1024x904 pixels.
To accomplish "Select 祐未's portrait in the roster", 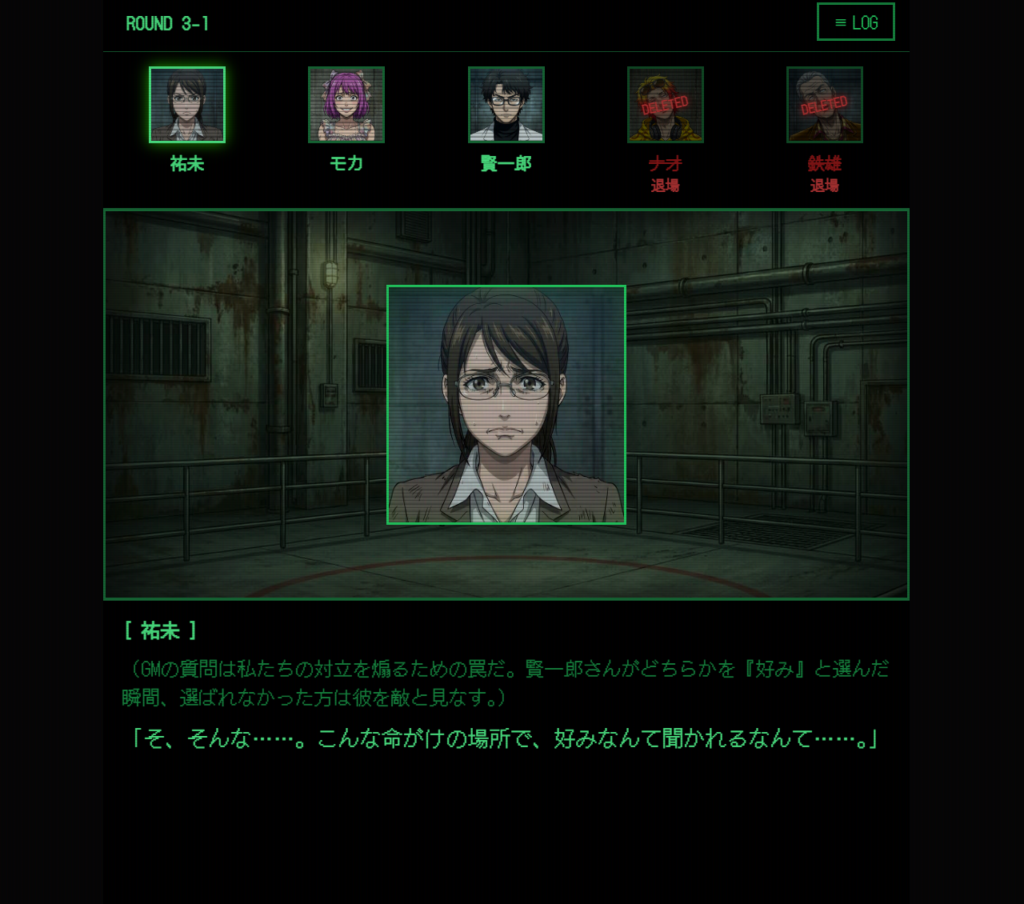I will [187, 105].
